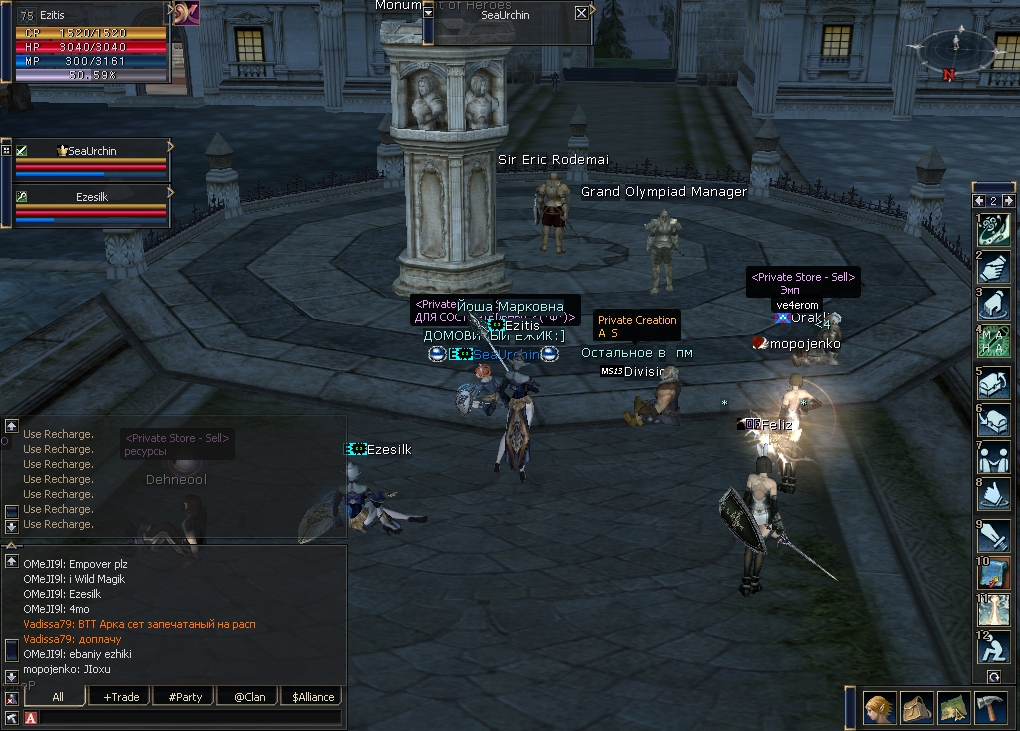Select the All chat tab
1020x731 pixels.
(x=57, y=696)
